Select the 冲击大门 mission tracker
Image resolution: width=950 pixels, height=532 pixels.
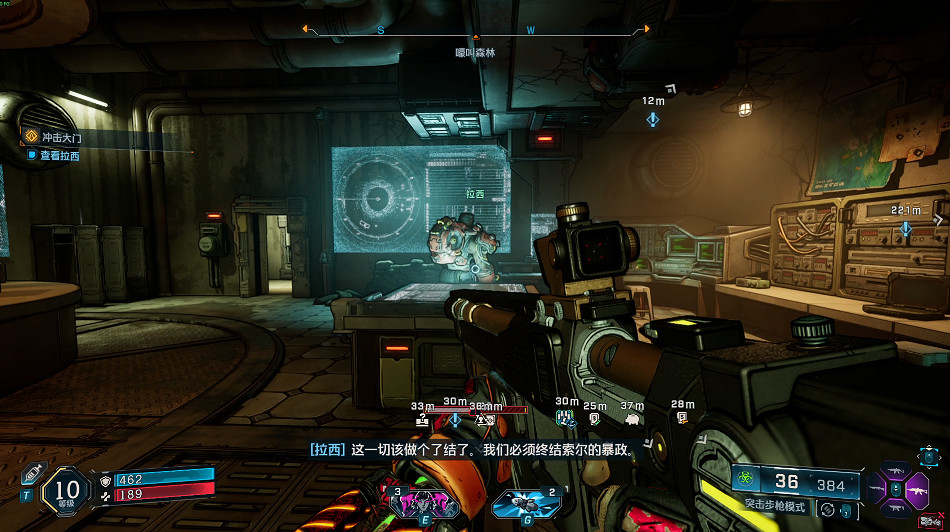click(x=60, y=137)
